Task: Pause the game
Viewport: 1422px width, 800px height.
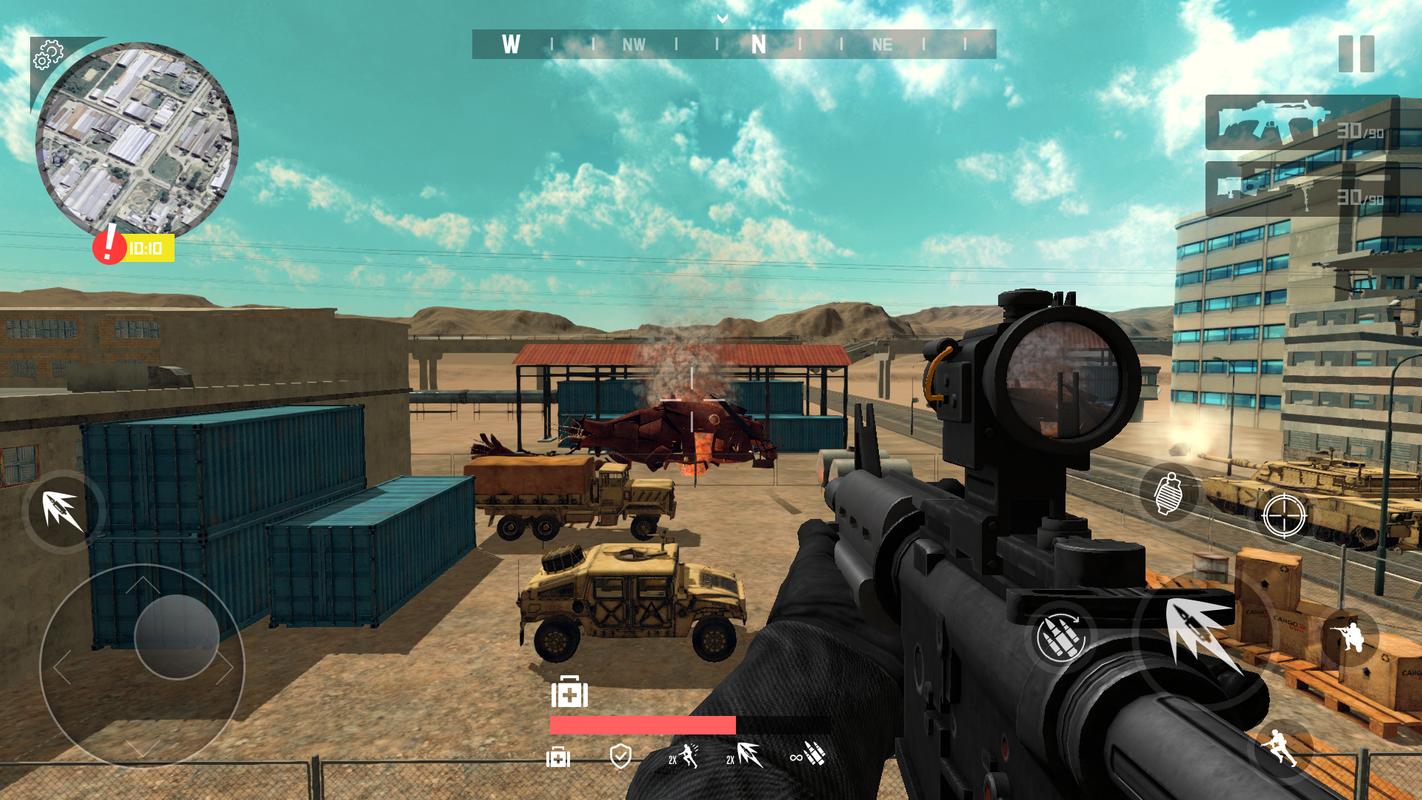Action: [x=1356, y=54]
